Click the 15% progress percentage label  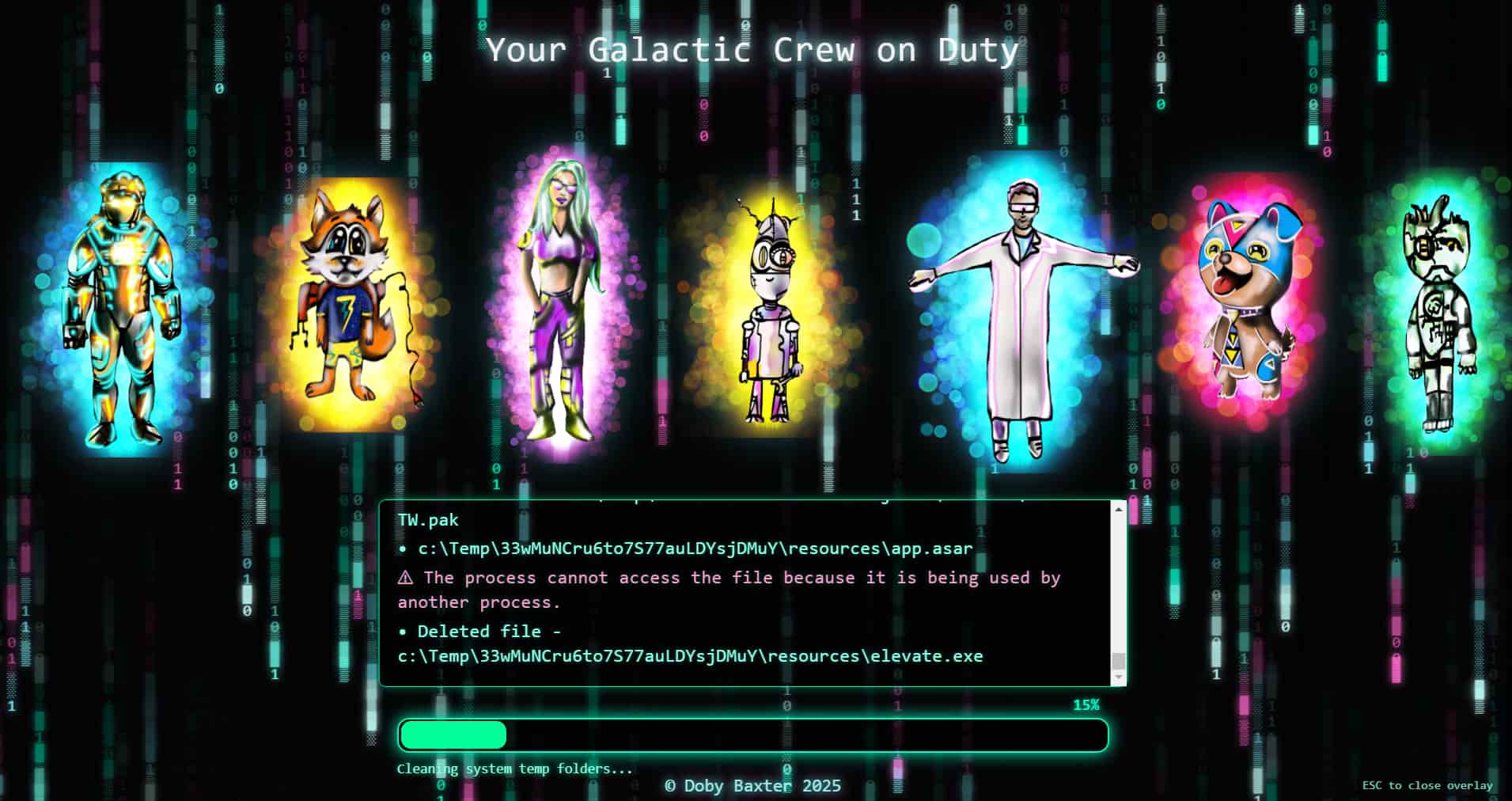(1087, 704)
